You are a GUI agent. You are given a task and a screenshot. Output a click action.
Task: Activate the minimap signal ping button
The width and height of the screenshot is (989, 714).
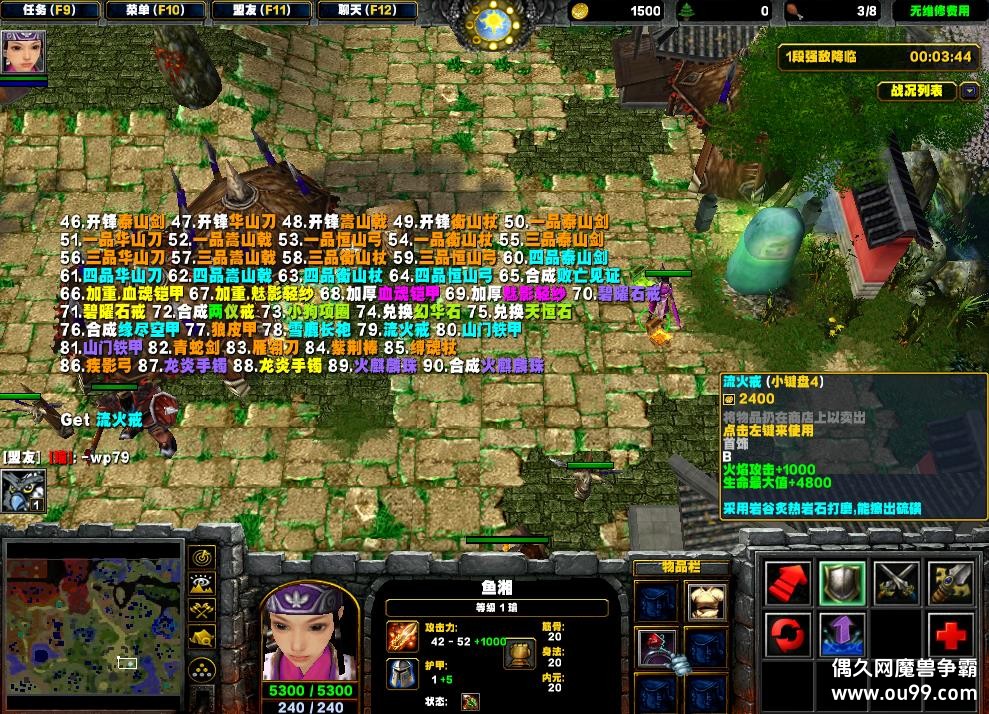tap(203, 557)
